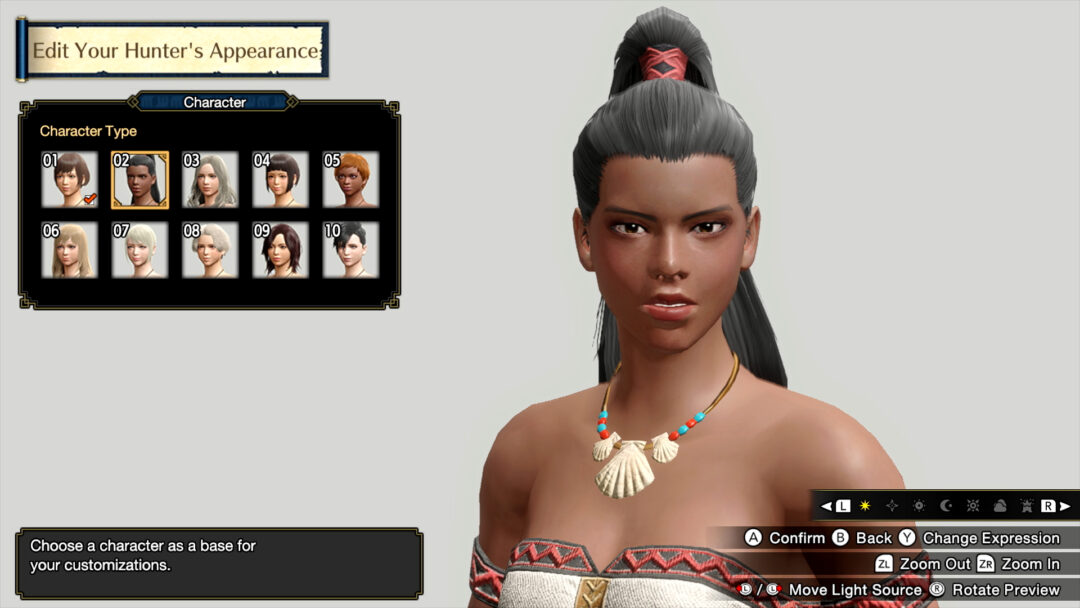Select character type 01 with brown bob

point(70,180)
